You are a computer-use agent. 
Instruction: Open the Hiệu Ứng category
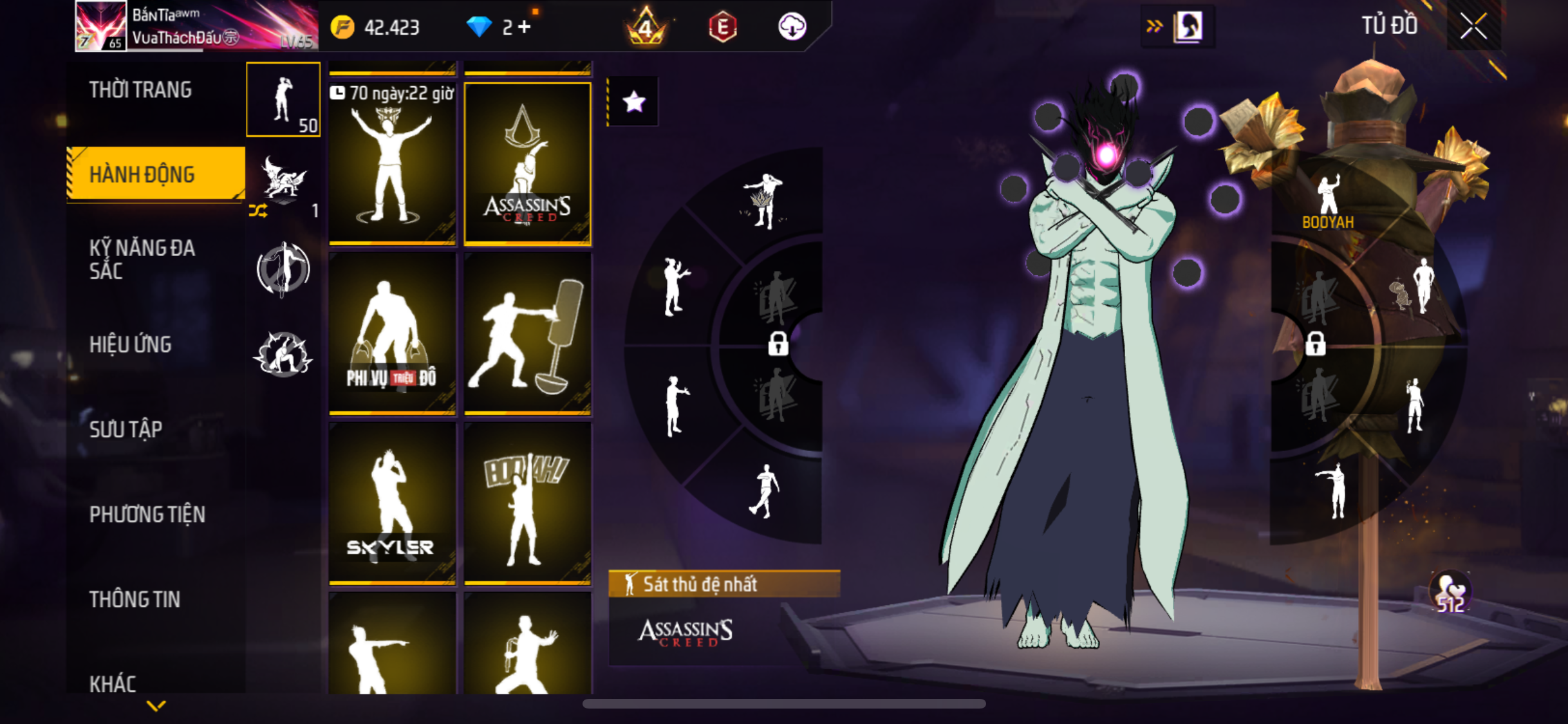pyautogui.click(x=131, y=344)
